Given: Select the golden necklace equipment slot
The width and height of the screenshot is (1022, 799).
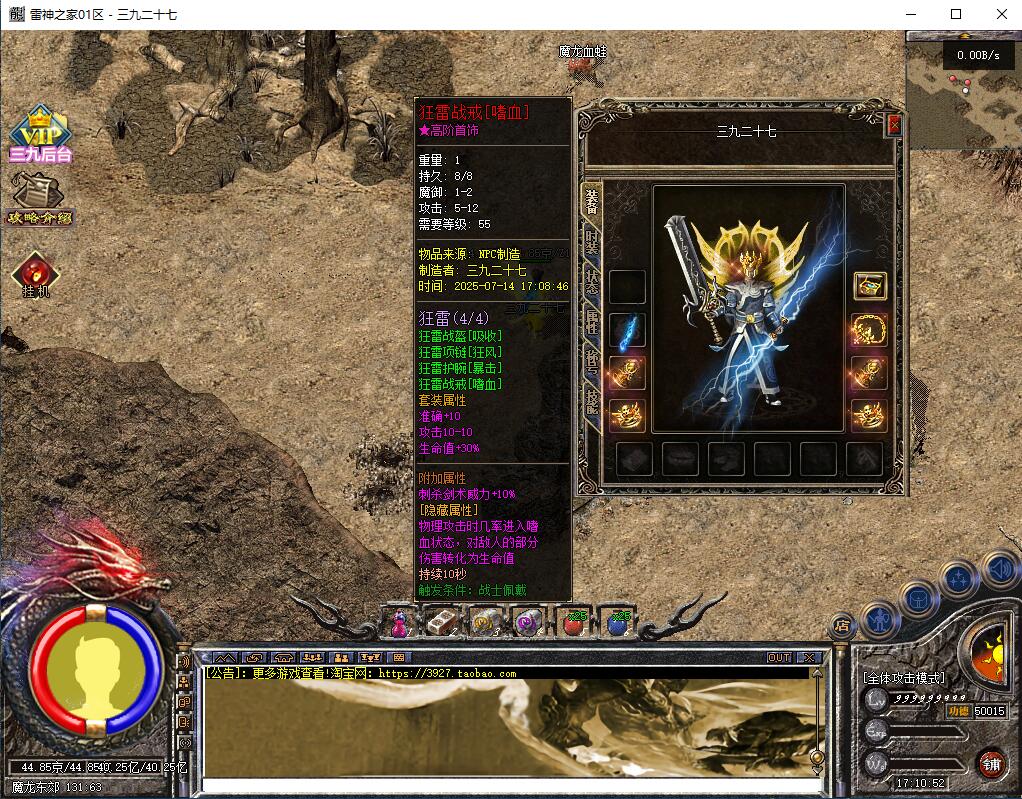Looking at the screenshot, I should click(869, 330).
